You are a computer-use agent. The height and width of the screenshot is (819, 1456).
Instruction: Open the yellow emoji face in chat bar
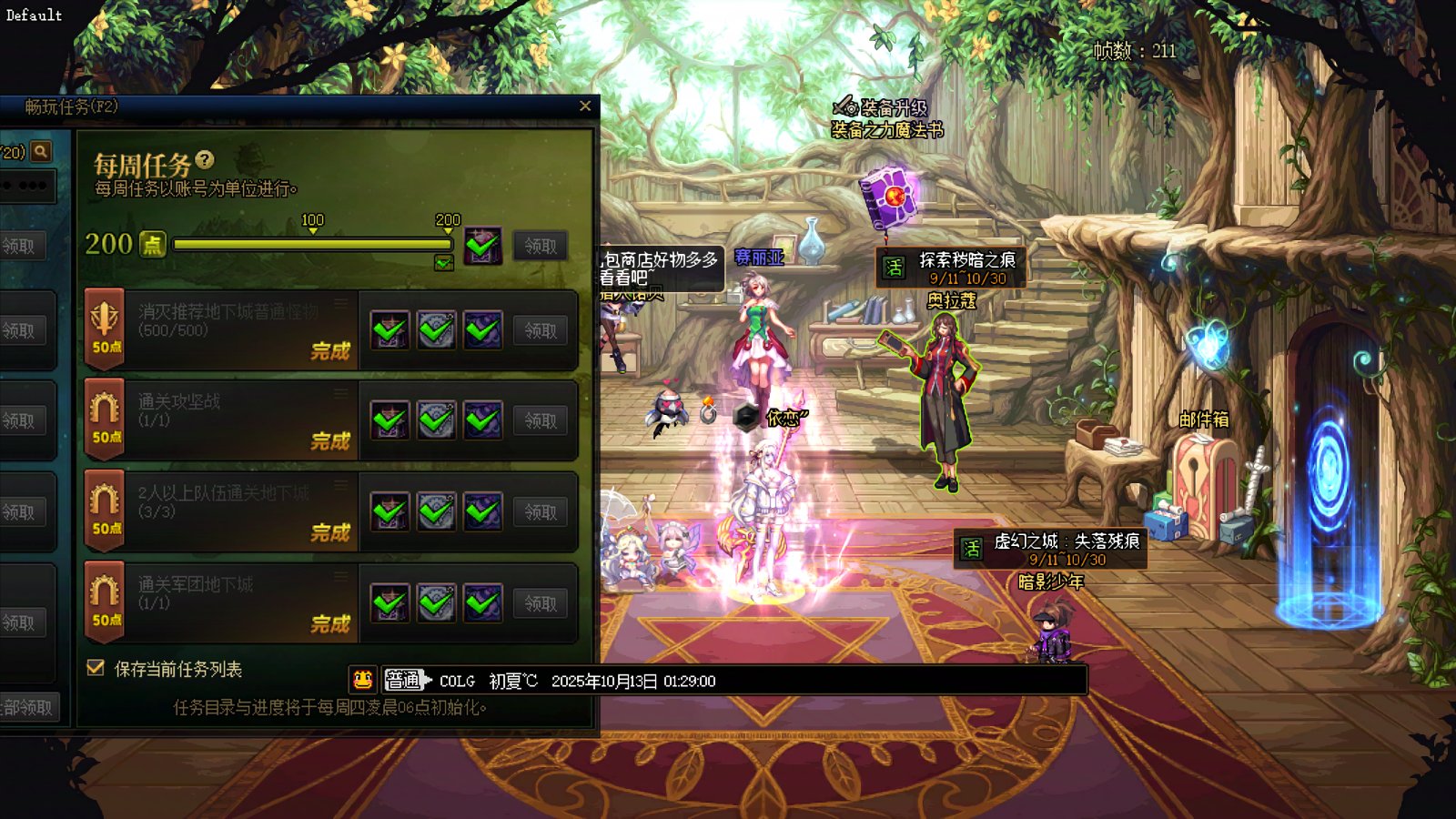[362, 680]
